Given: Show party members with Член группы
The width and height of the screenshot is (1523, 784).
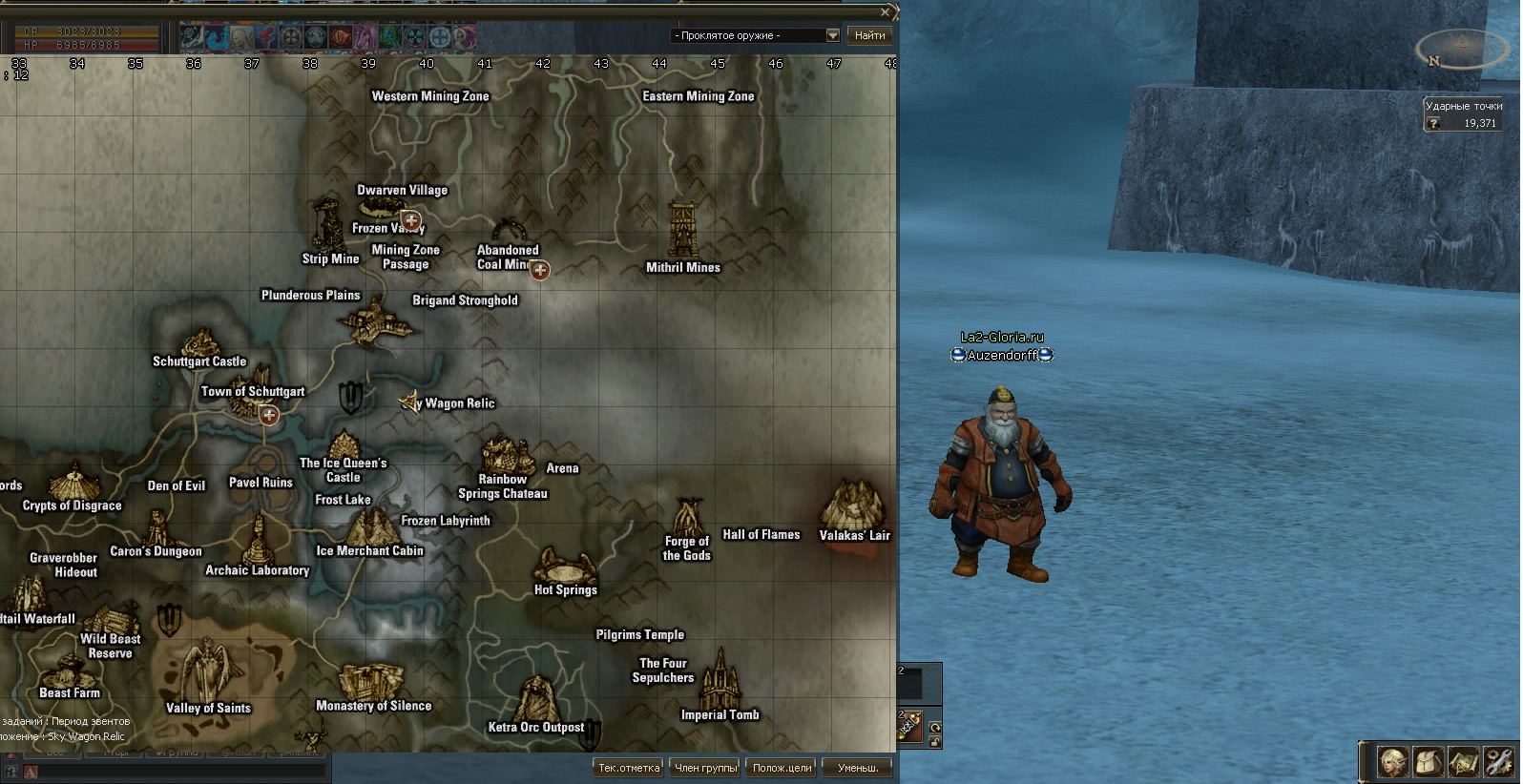Looking at the screenshot, I should tap(706, 767).
